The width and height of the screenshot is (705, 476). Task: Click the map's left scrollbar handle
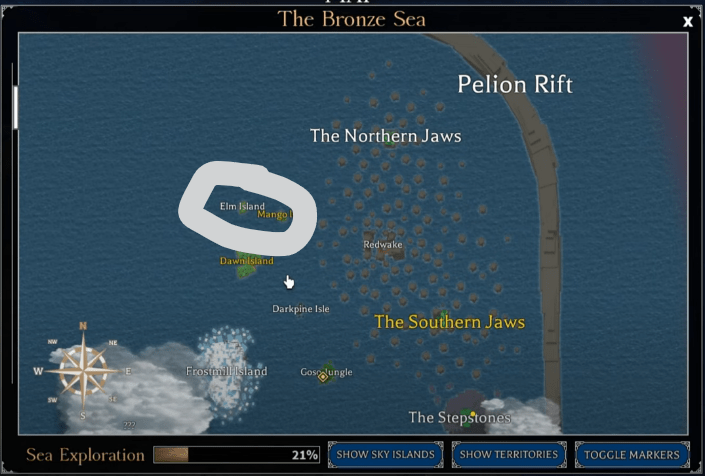(15, 107)
